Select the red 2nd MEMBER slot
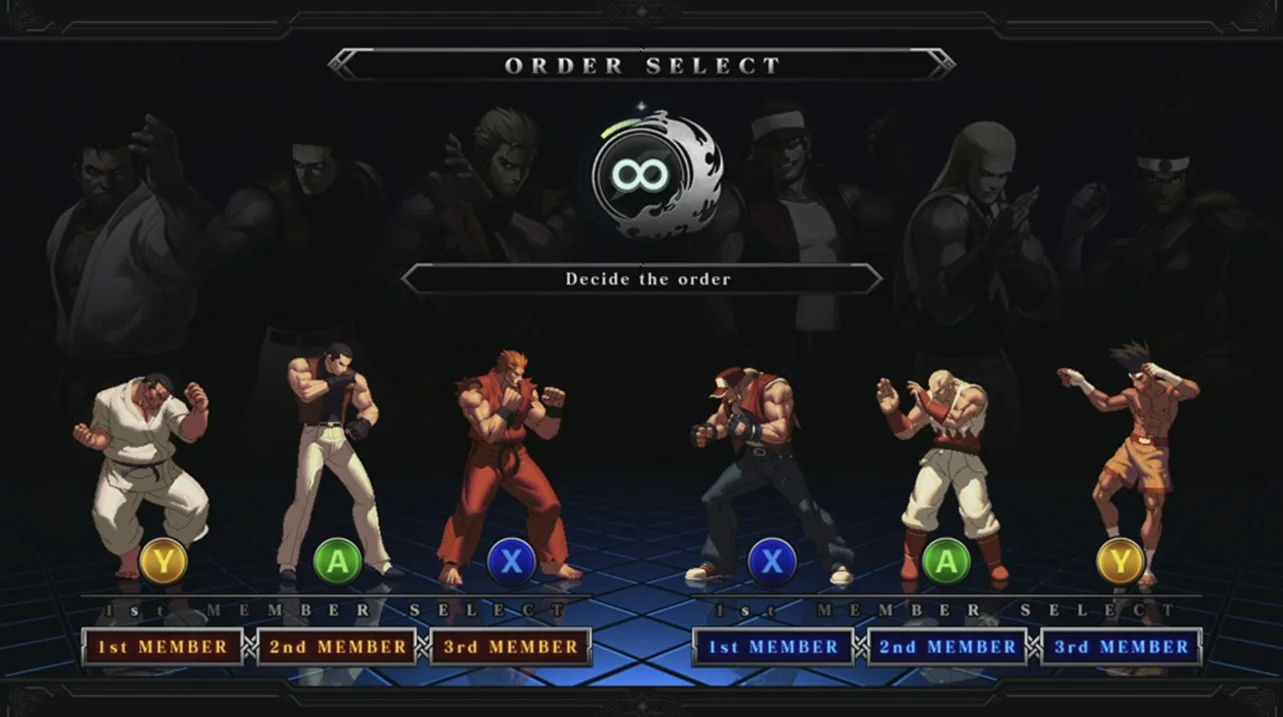The image size is (1283, 717). (337, 647)
